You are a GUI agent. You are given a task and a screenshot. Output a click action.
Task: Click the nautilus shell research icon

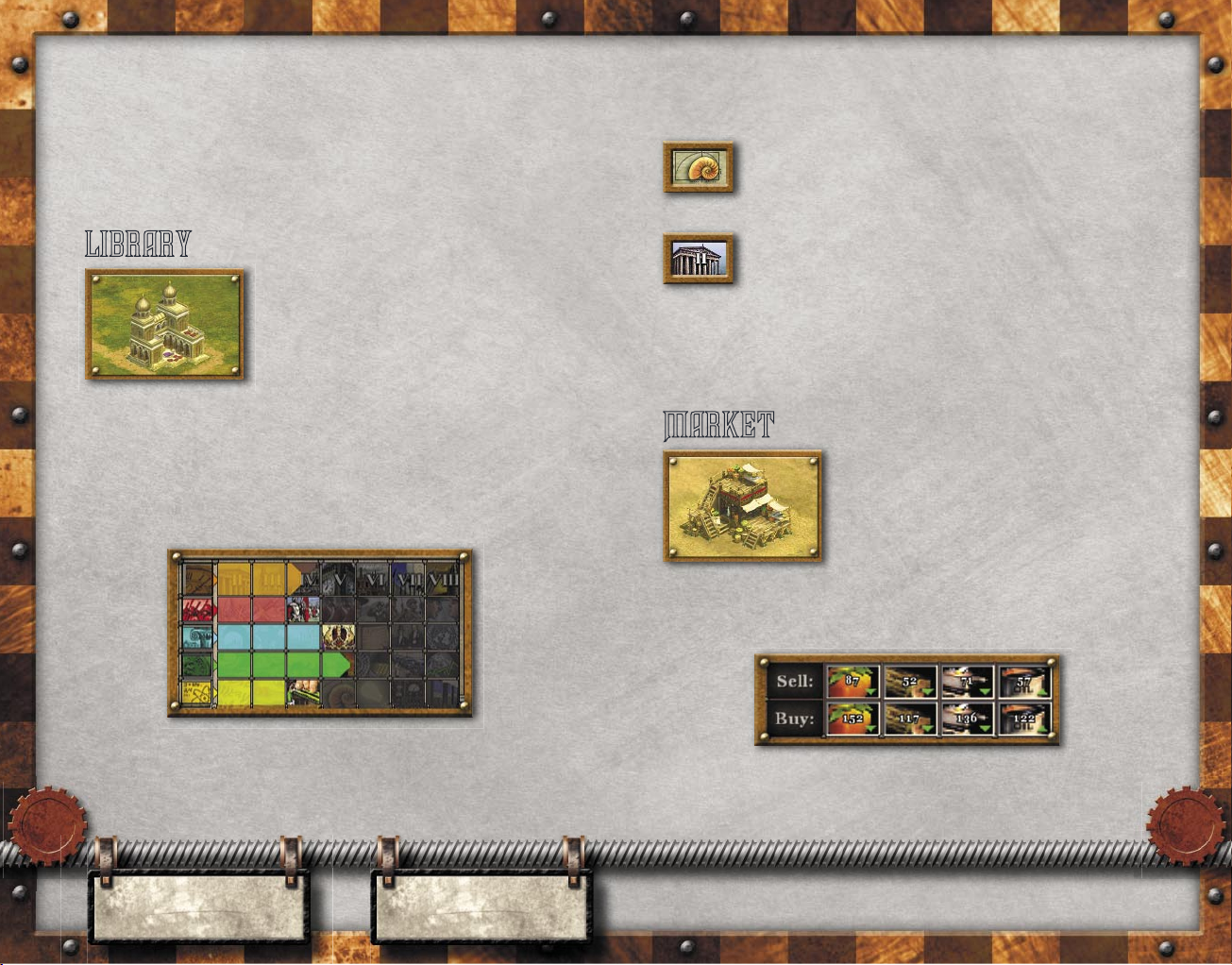(x=699, y=168)
